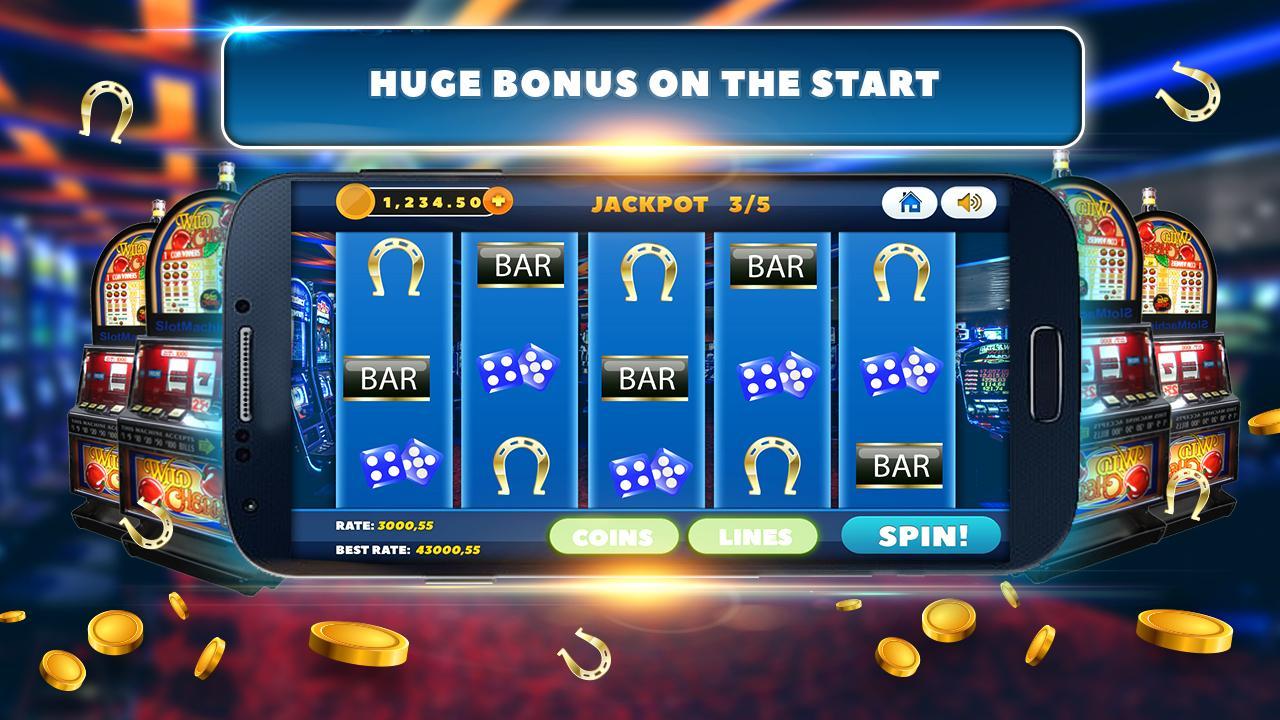
Task: Open the LINES selector
Action: coord(753,536)
